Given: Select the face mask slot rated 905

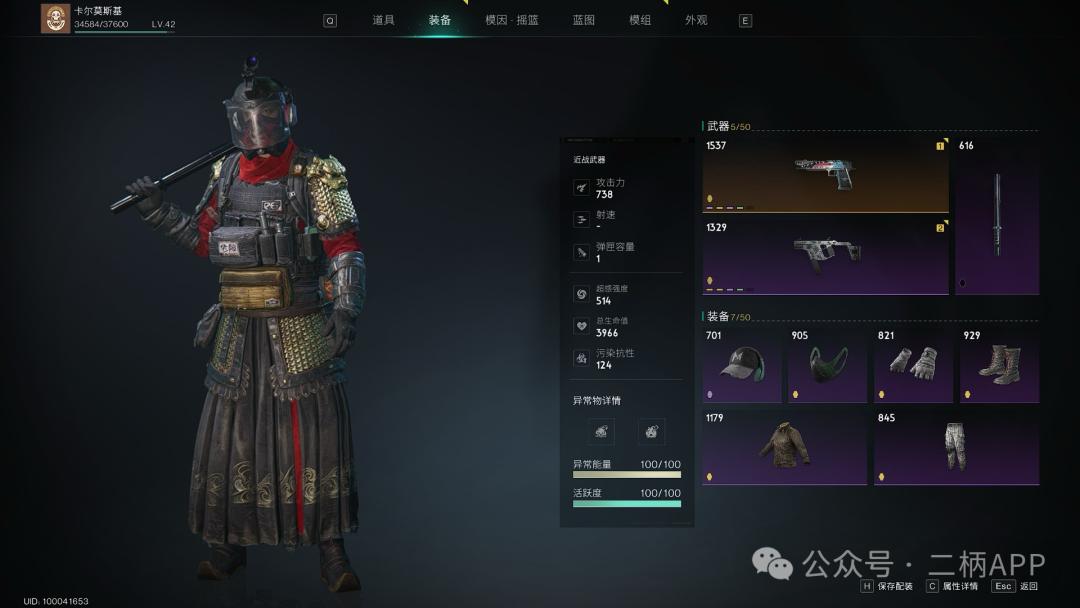Looking at the screenshot, I should [x=827, y=365].
